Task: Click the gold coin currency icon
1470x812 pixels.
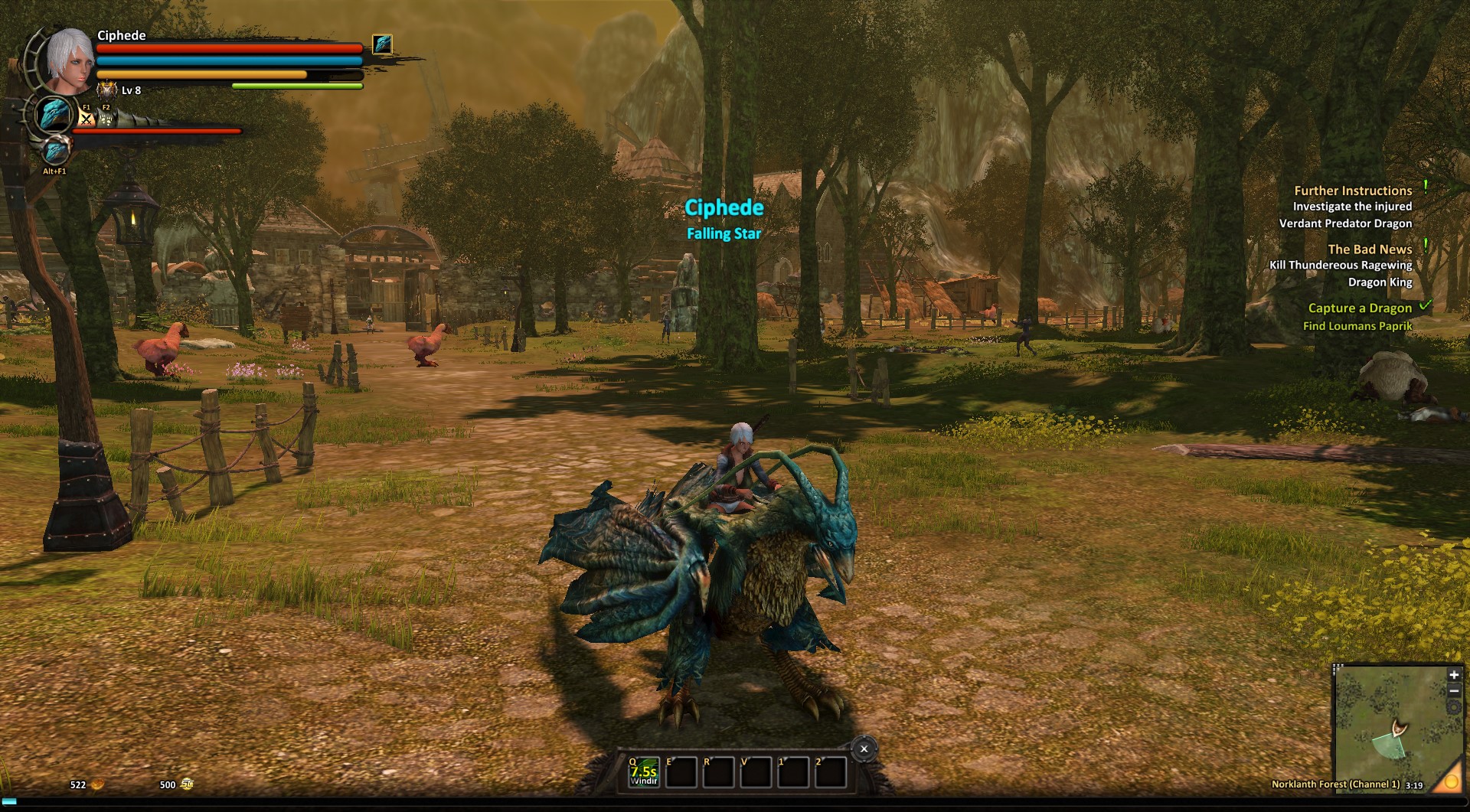Action: point(97,784)
